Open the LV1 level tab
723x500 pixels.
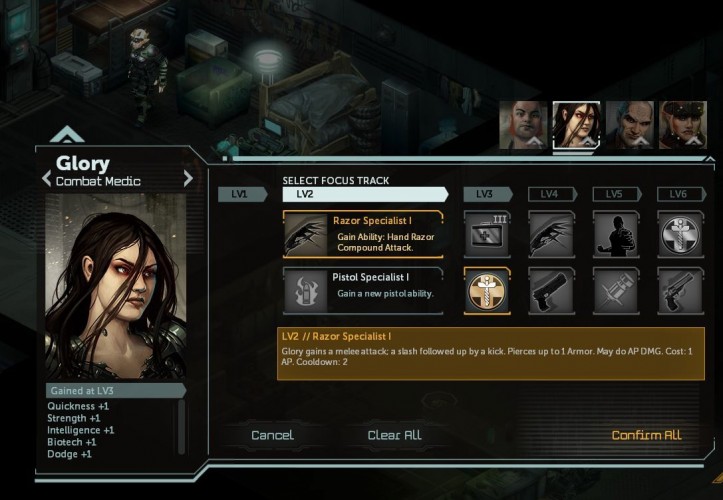point(239,194)
